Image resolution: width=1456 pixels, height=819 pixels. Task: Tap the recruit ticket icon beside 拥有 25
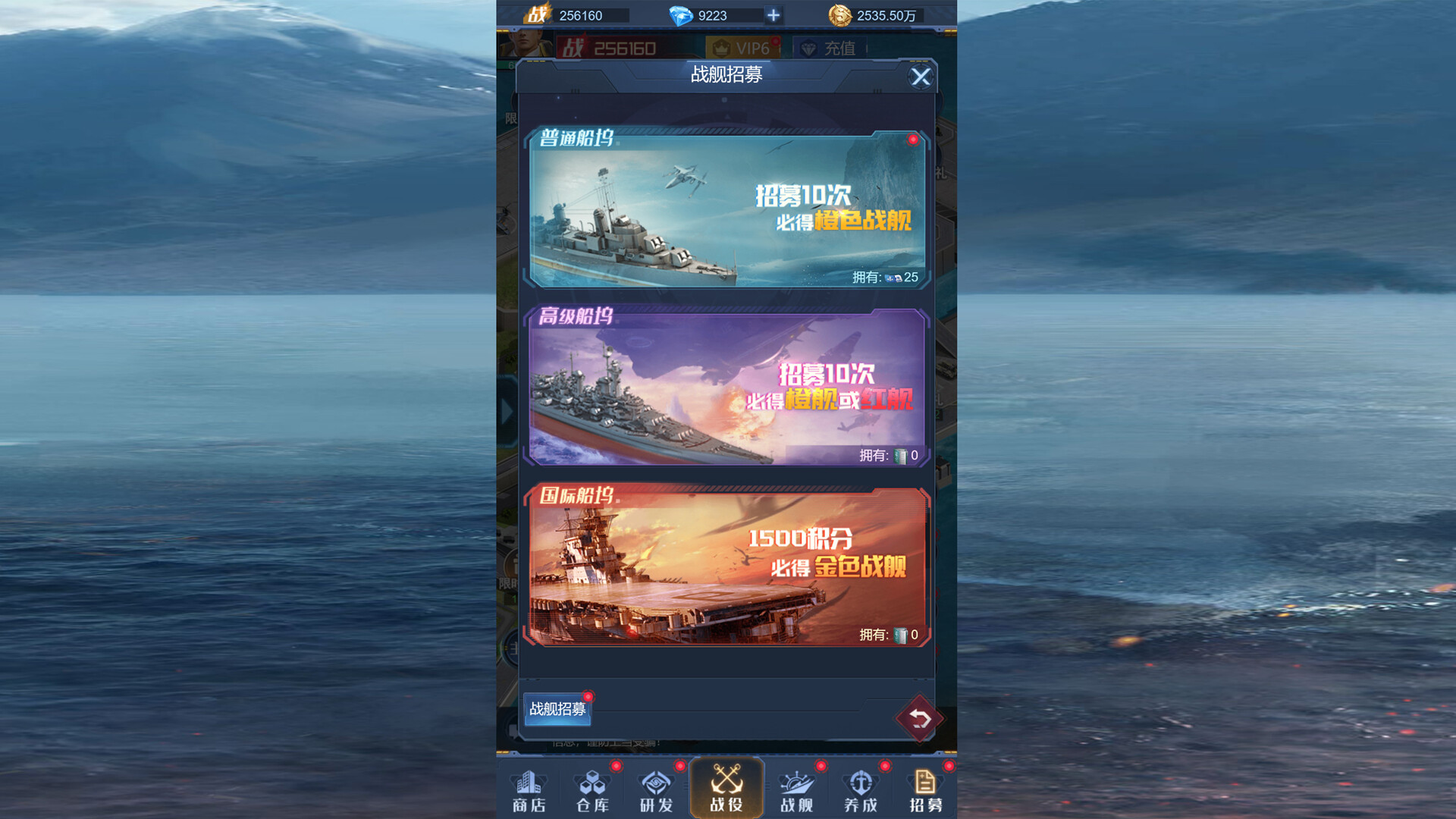point(896,278)
